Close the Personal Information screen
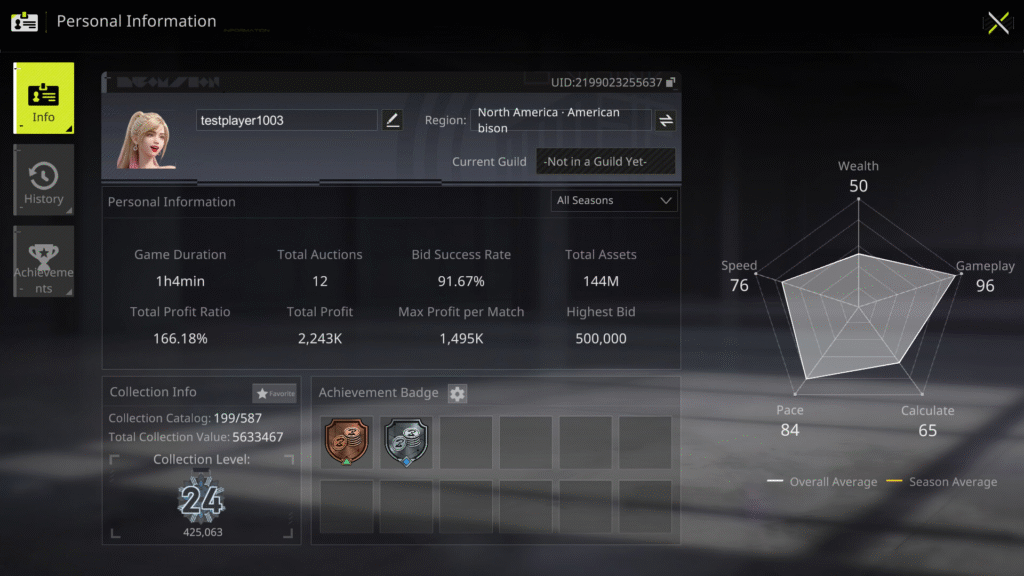This screenshot has width=1024, height=576. pyautogui.click(x=998, y=23)
